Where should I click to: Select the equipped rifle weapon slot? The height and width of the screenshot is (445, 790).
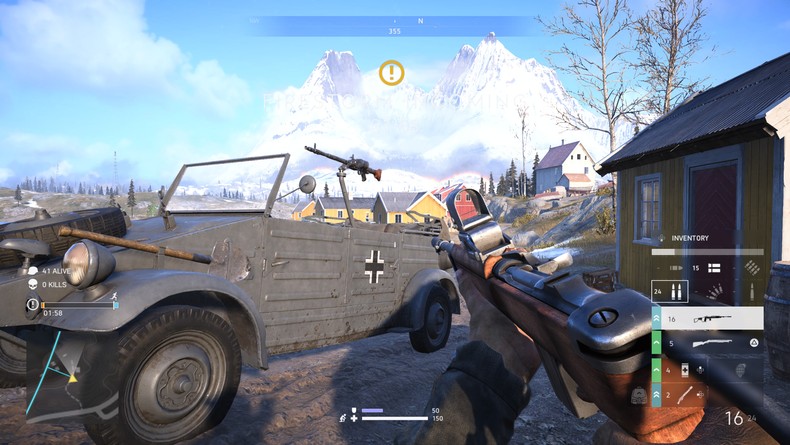coord(714,319)
